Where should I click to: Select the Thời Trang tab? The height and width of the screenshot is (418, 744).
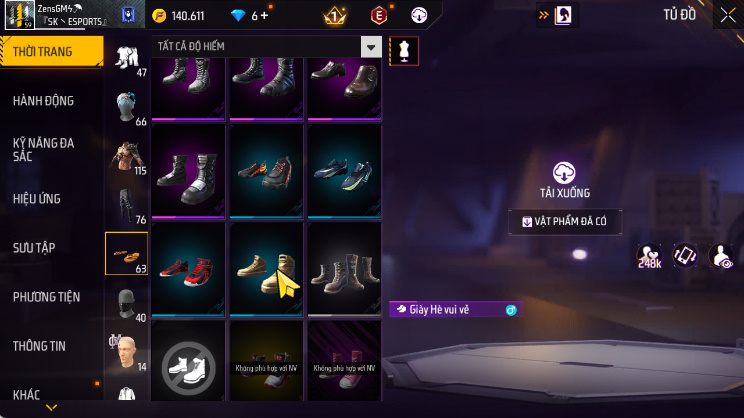[43, 51]
